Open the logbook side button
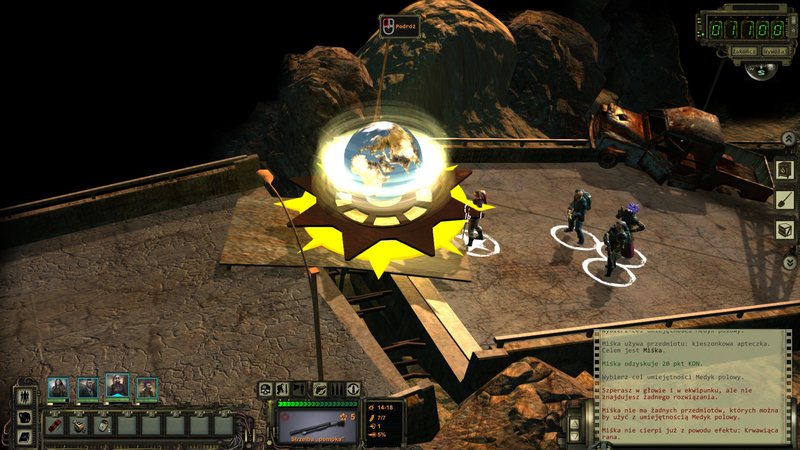Image resolution: width=800 pixels, height=450 pixels. tap(786, 170)
